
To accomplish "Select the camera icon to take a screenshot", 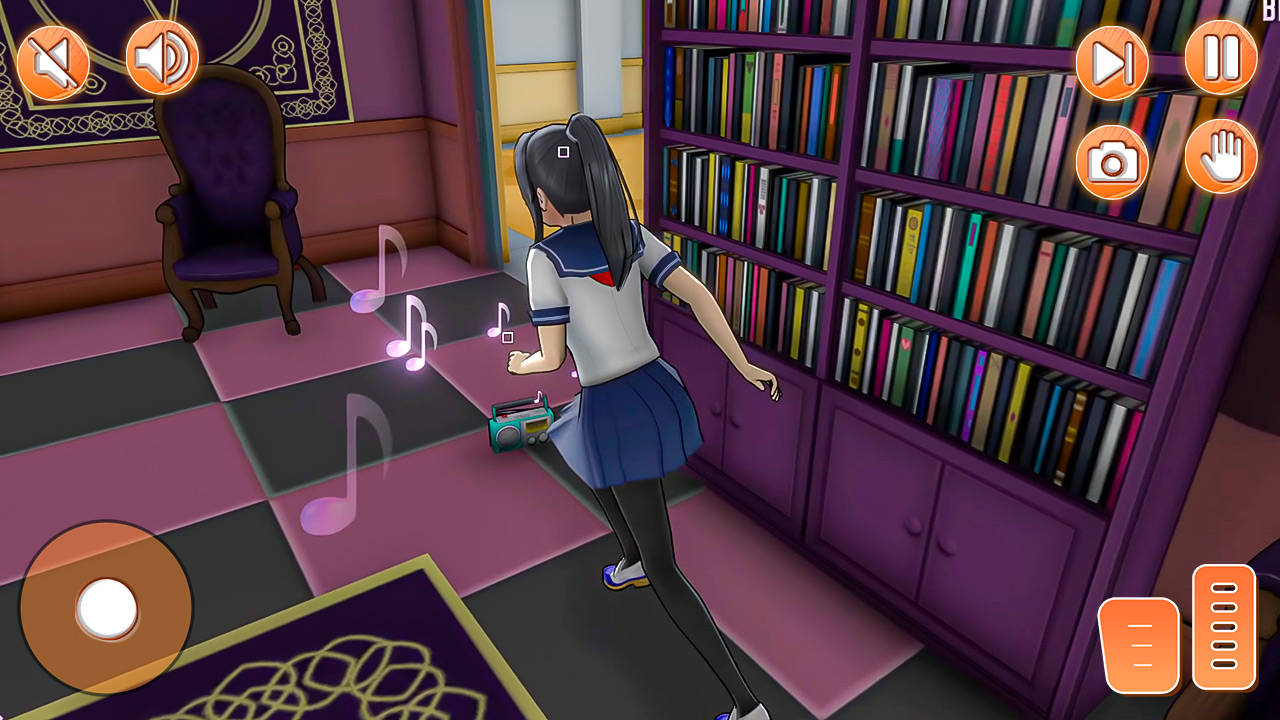I will tap(1111, 158).
